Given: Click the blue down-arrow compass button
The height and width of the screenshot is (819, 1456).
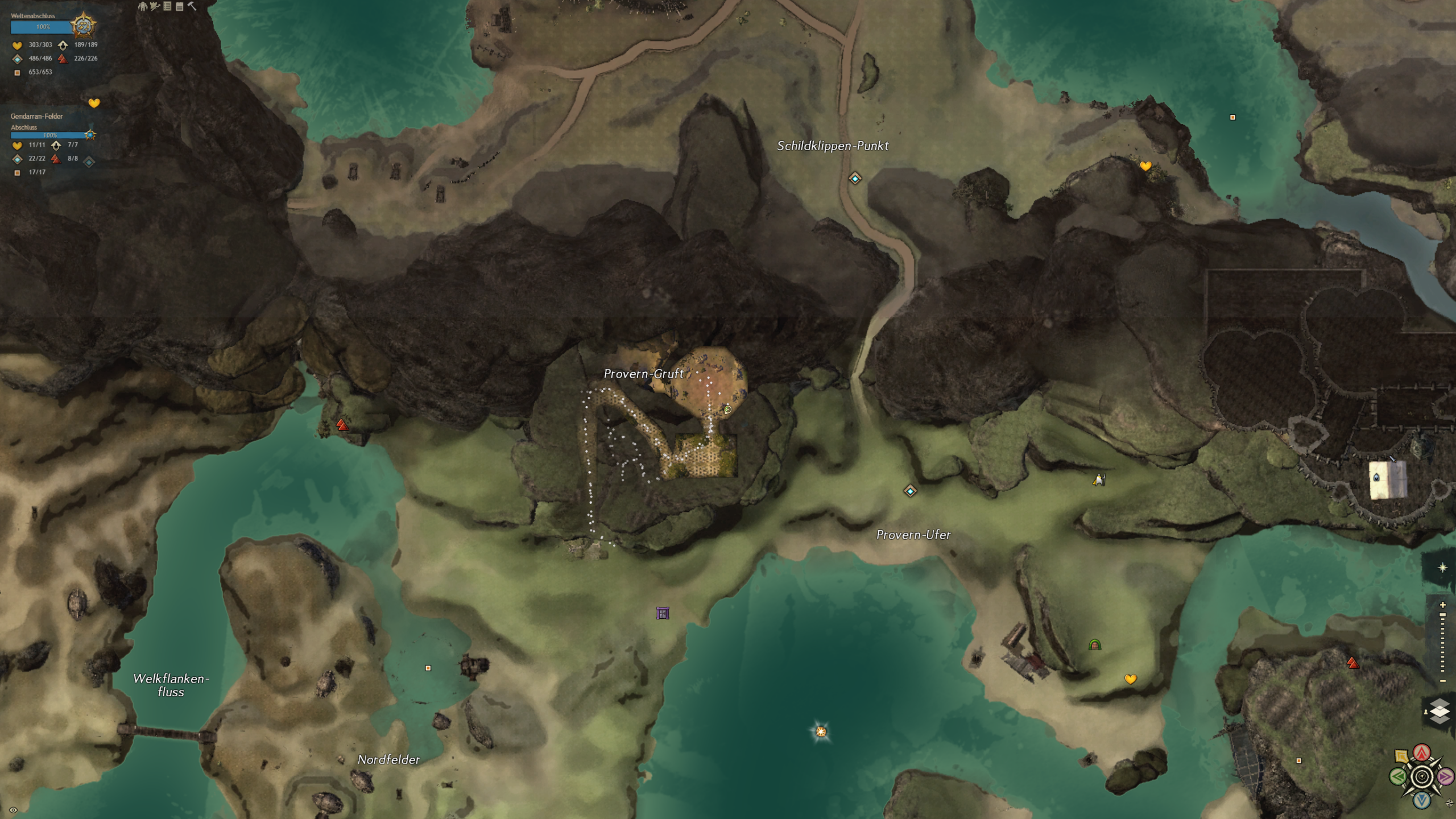Looking at the screenshot, I should point(1422,800).
